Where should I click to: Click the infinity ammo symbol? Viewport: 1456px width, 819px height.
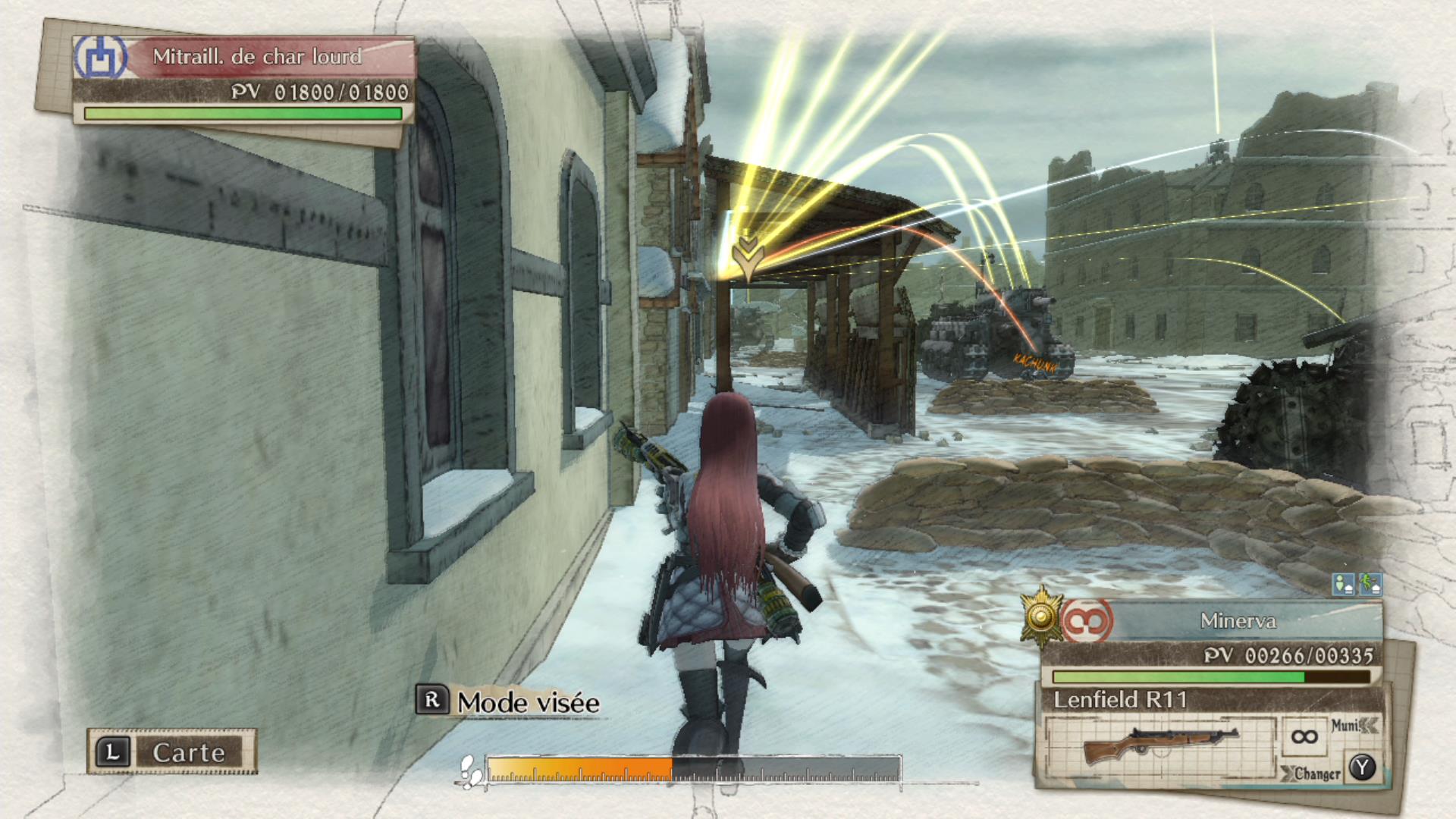(x=1305, y=738)
